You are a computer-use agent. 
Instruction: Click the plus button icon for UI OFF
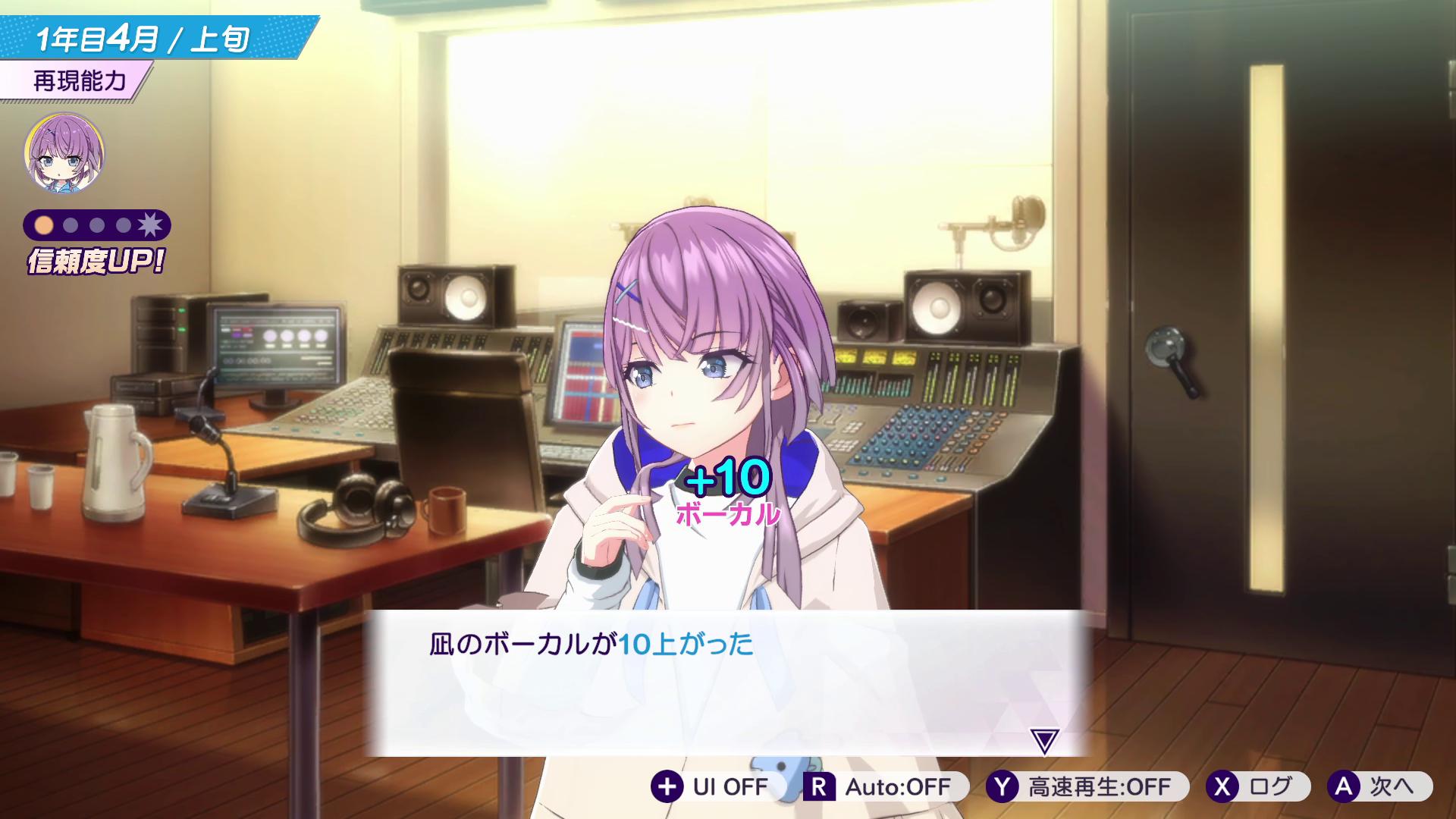click(x=667, y=787)
